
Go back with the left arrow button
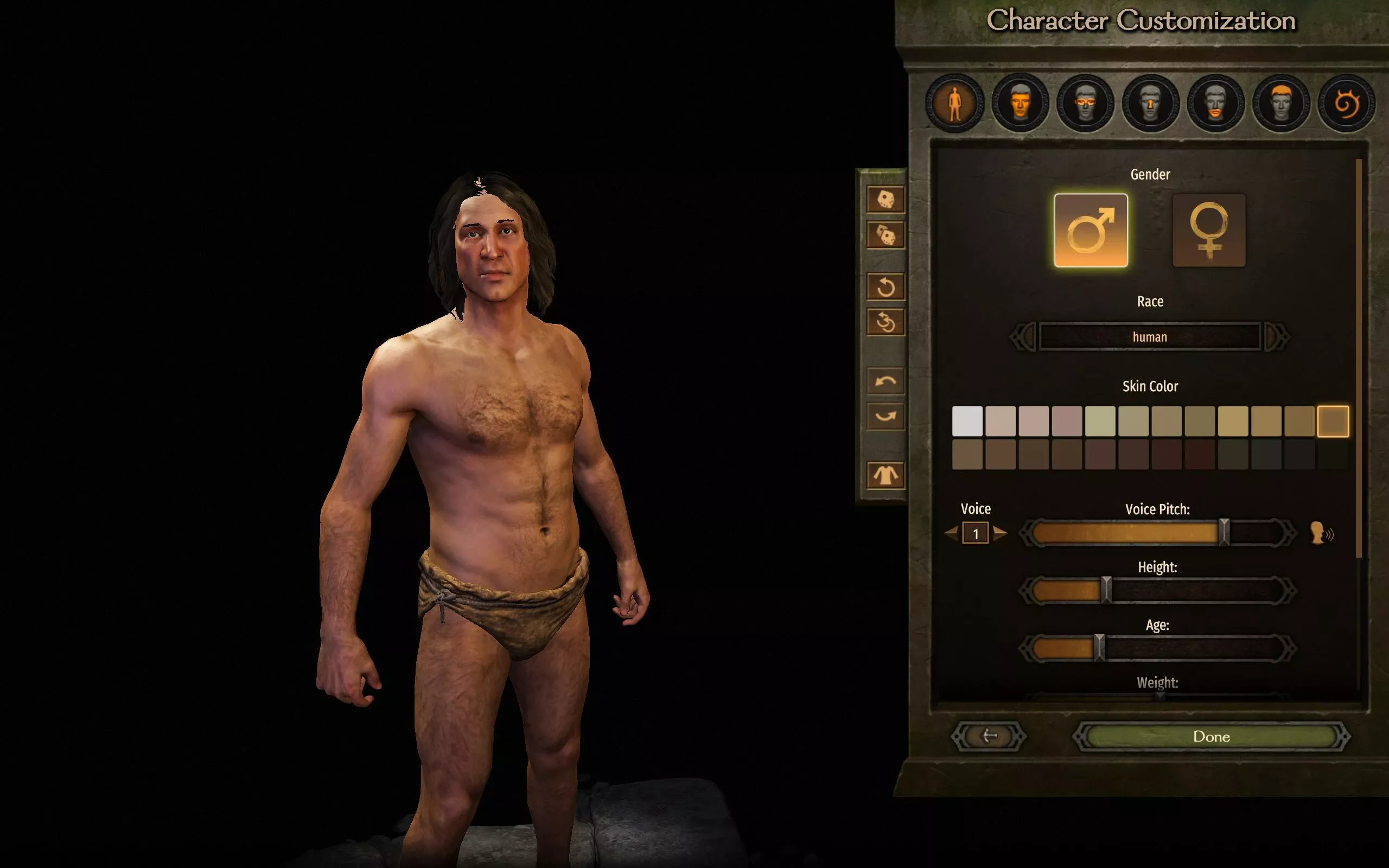pyautogui.click(x=989, y=737)
